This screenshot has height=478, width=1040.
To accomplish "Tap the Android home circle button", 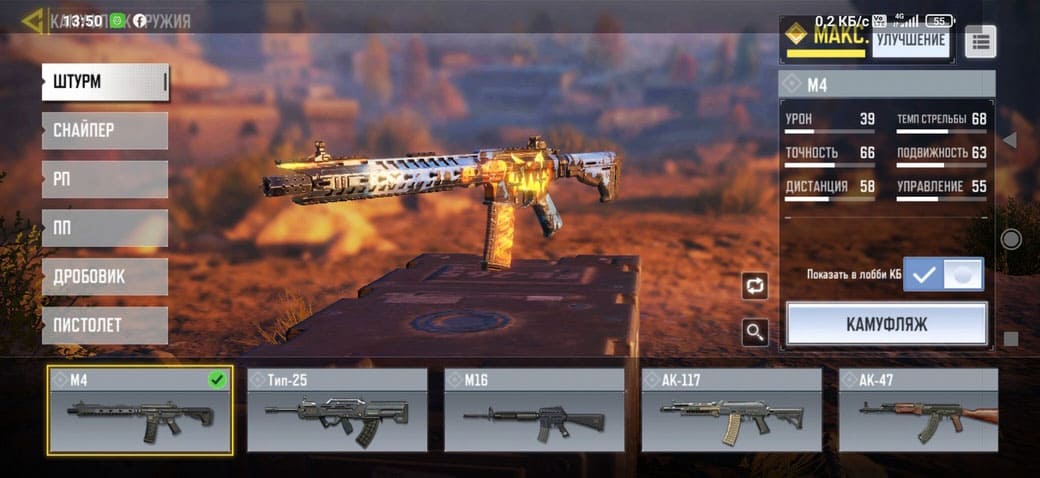I will click(1011, 239).
